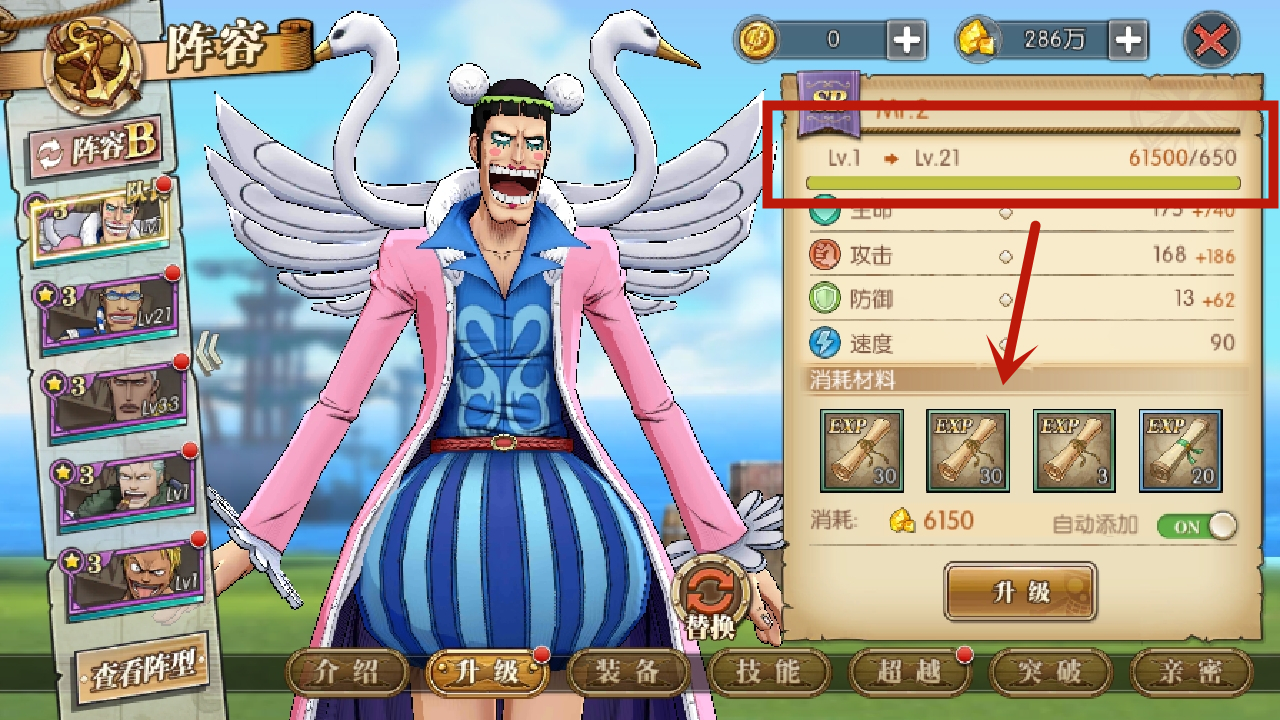Viewport: 1280px width, 720px height.
Task: Switch to the 技能 skills tab
Action: 768,672
